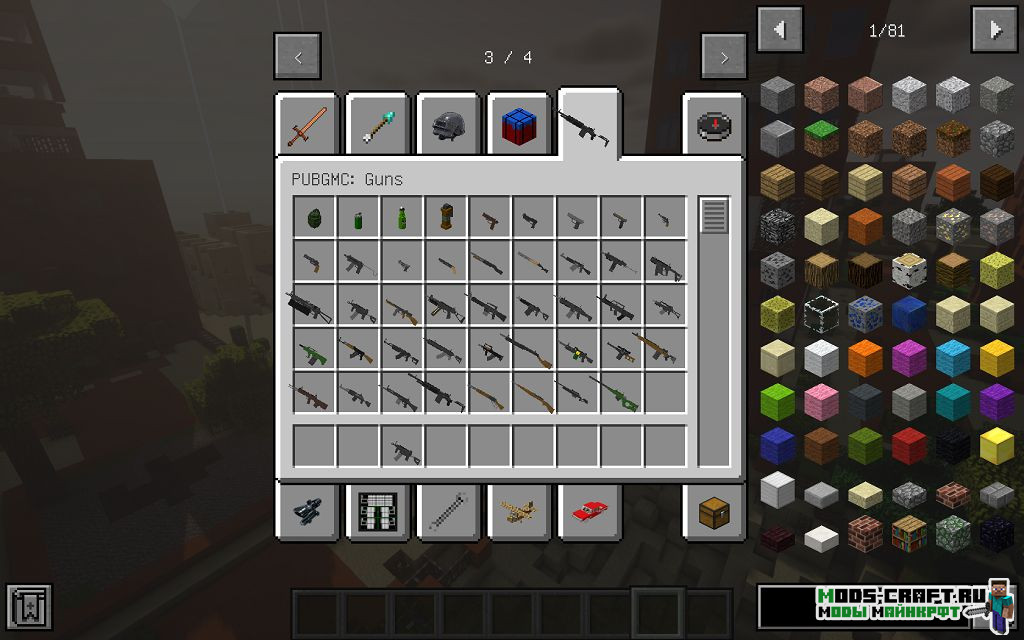Viewport: 1024px width, 640px height.
Task: Show the previous item list page
Action: pyautogui.click(x=780, y=30)
